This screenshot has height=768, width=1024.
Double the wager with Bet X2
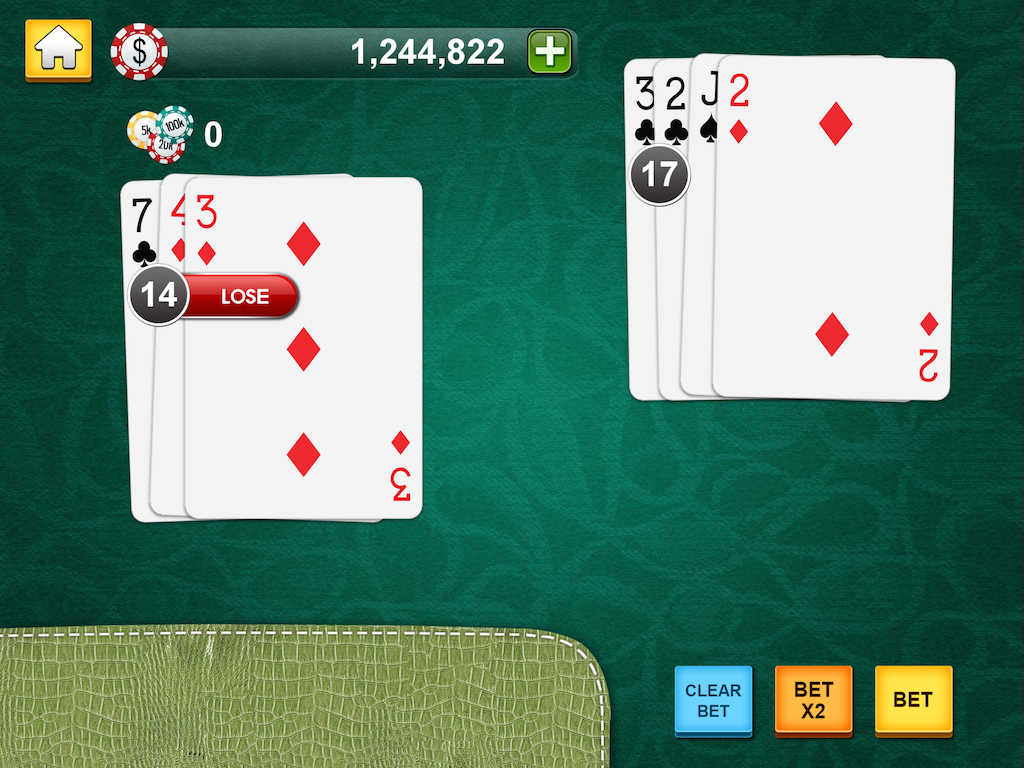pyautogui.click(x=813, y=700)
